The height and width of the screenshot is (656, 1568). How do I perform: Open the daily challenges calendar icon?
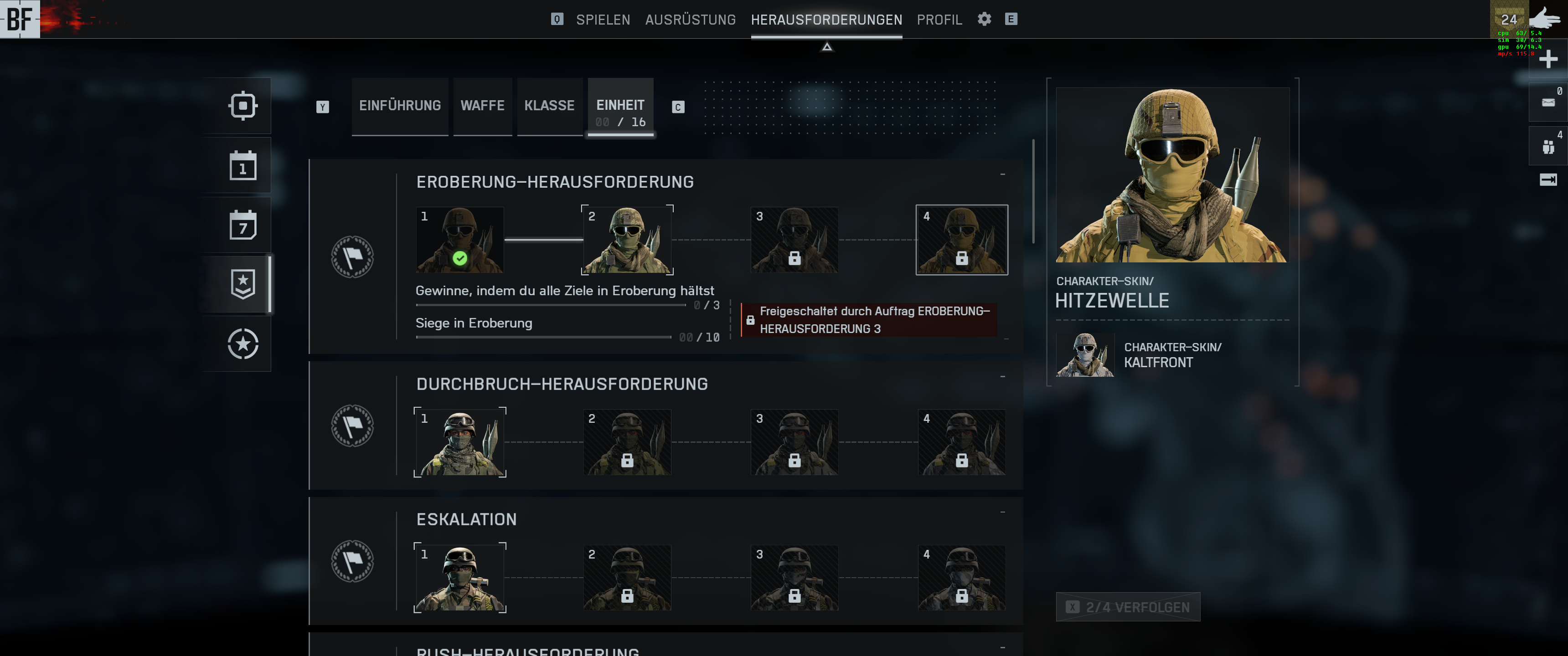(x=243, y=165)
